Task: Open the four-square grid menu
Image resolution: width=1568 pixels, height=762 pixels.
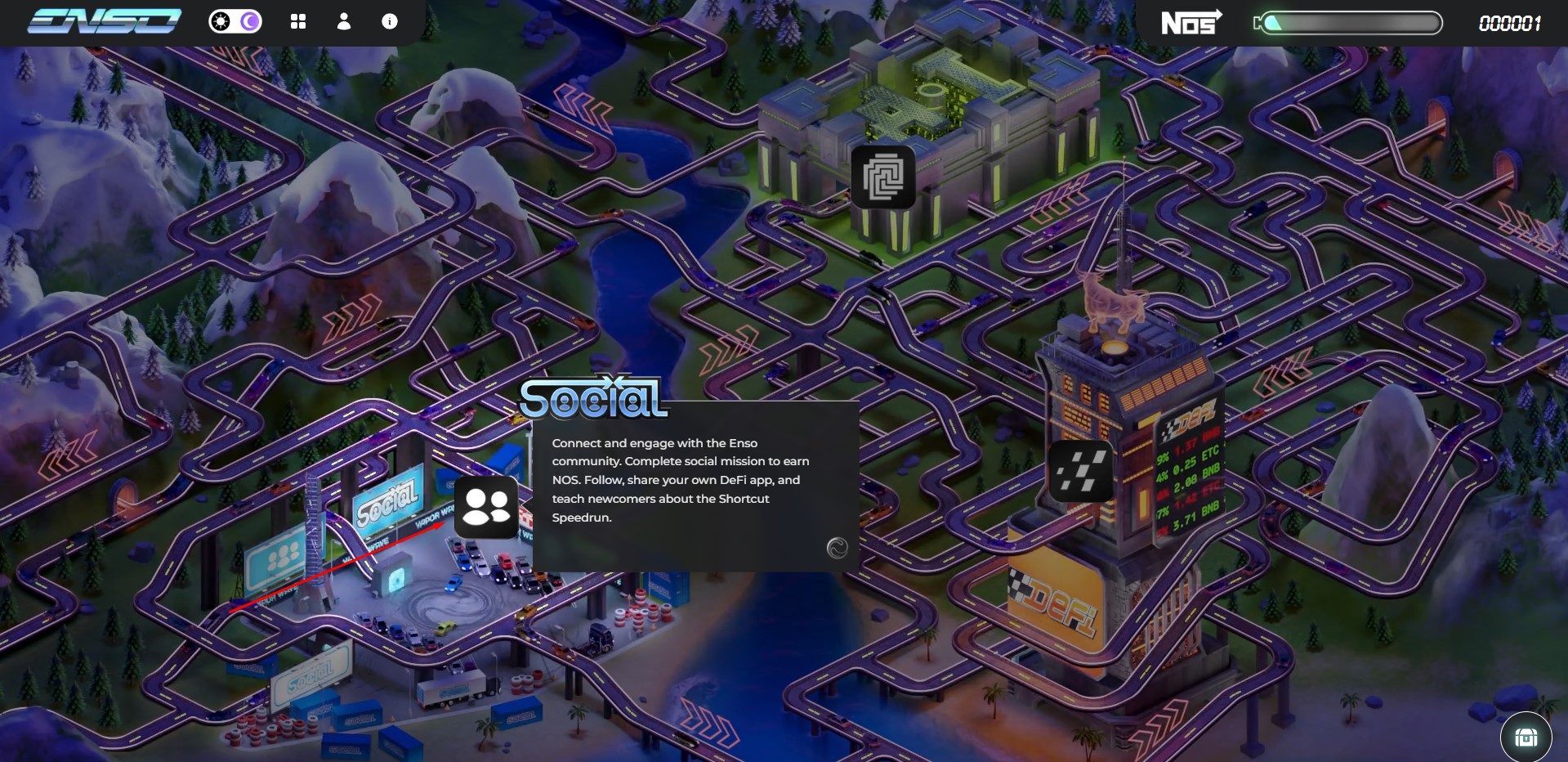Action: 298,22
